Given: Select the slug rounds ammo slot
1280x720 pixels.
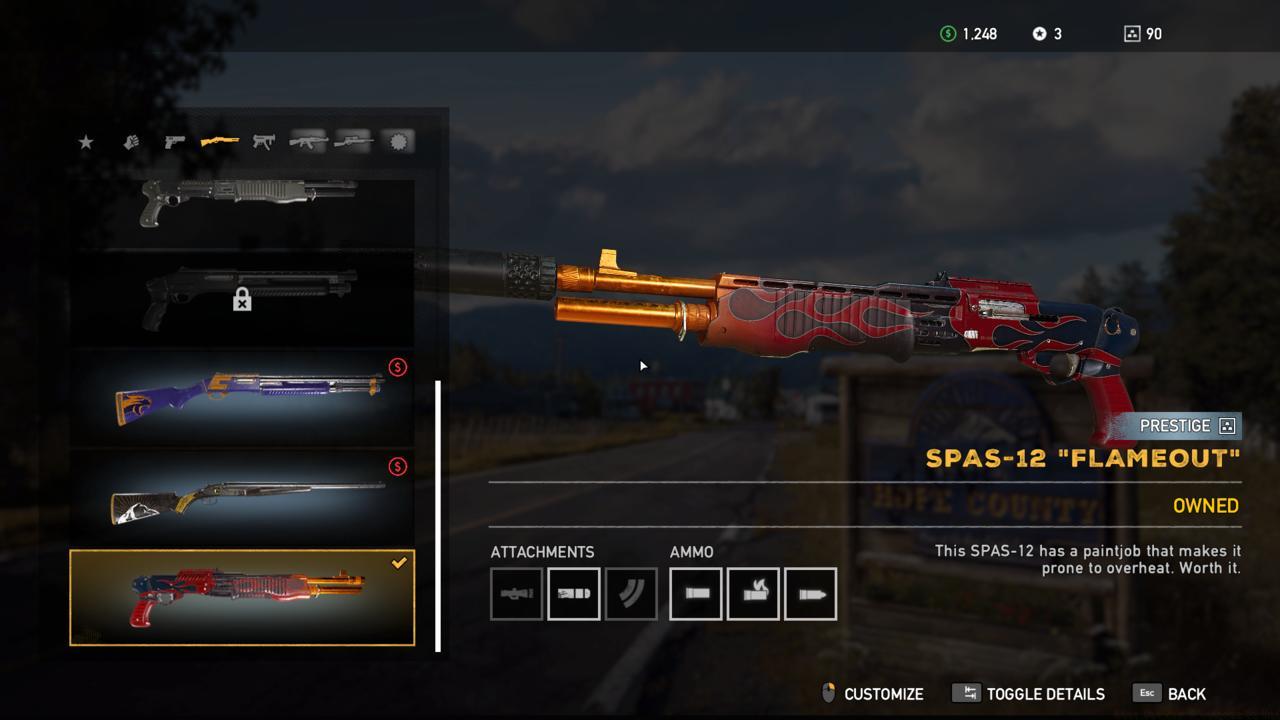Looking at the screenshot, I should (811, 593).
